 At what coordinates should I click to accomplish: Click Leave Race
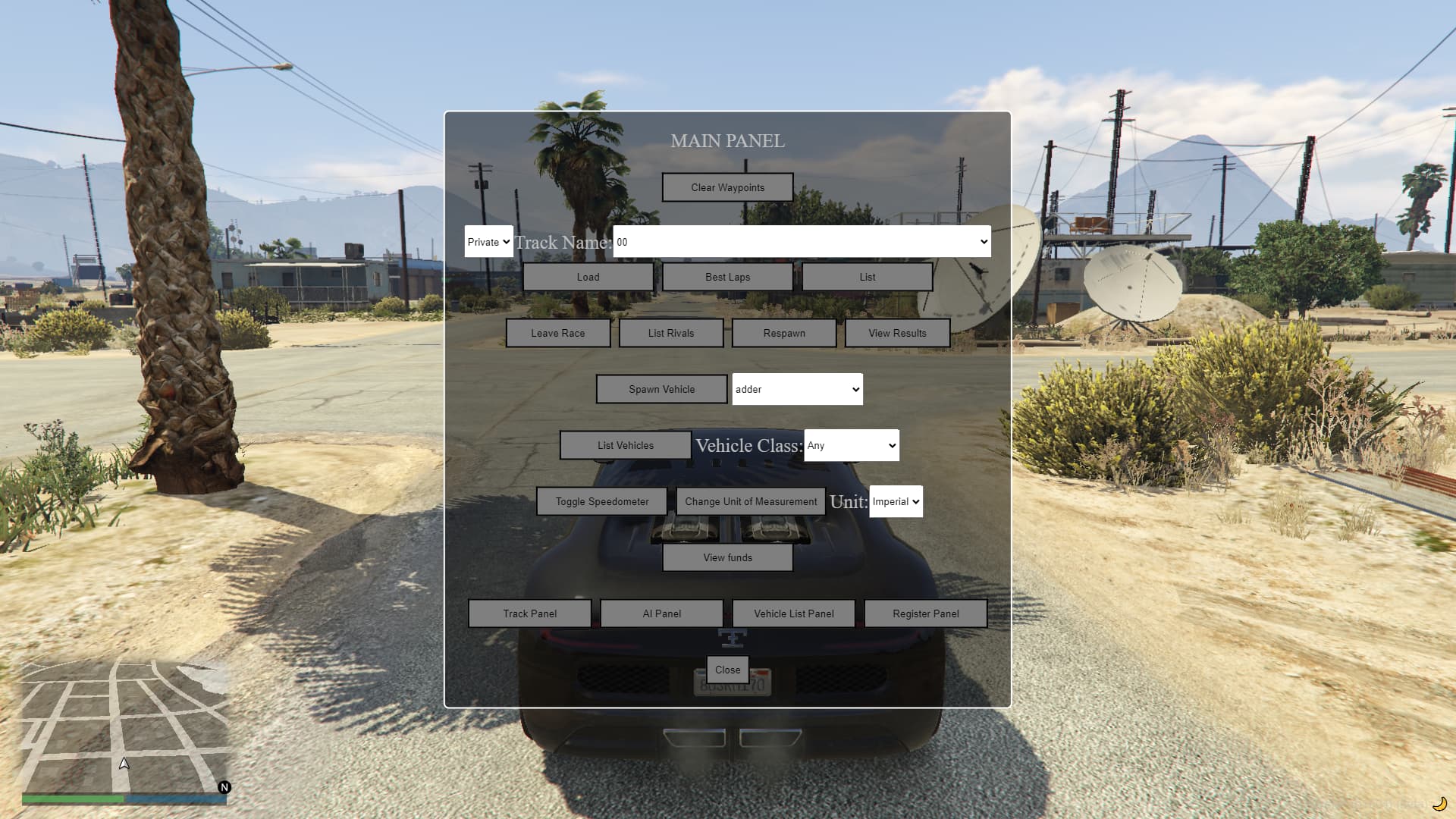558,333
